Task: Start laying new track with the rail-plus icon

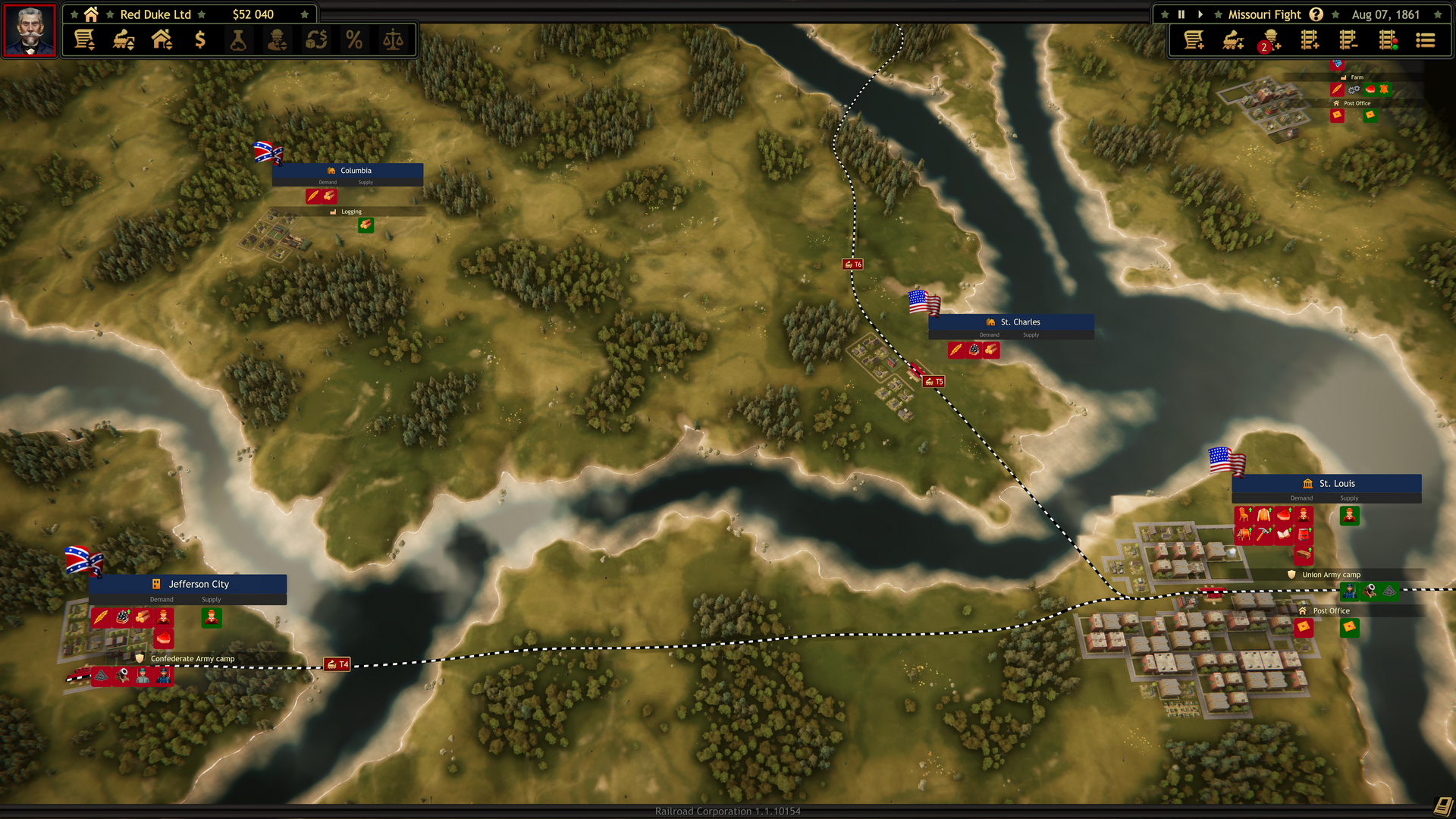Action: coord(1310,40)
